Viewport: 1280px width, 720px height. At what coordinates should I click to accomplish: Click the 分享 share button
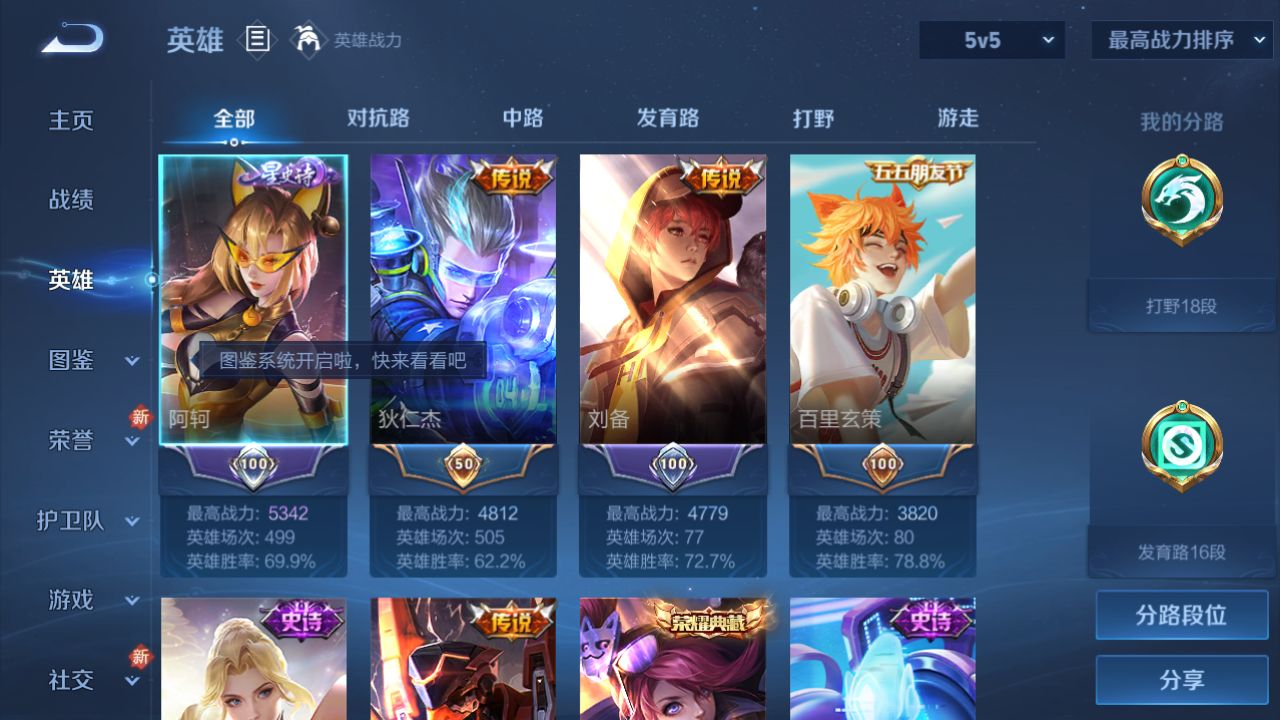tap(1181, 680)
